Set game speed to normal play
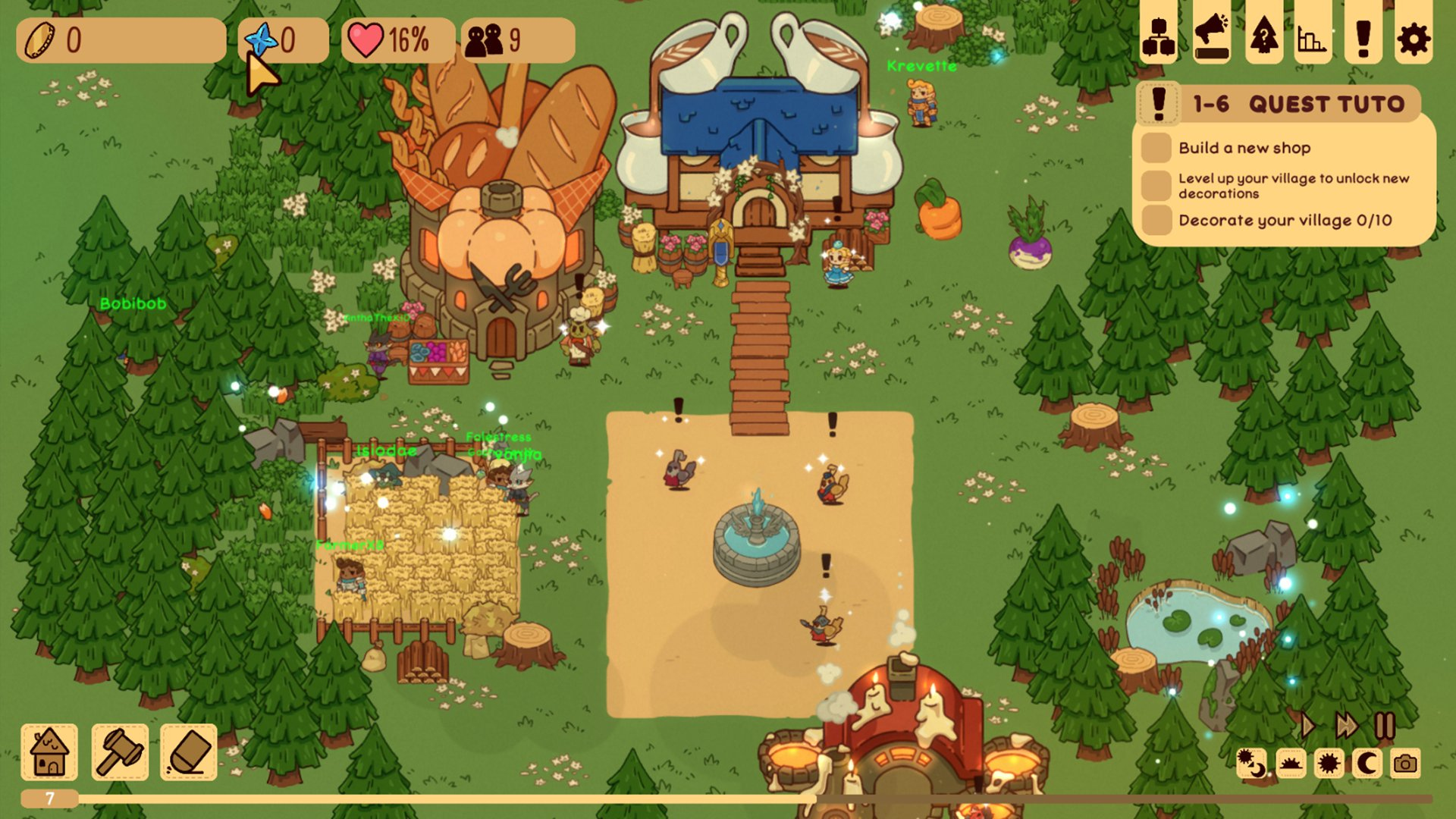1456x819 pixels. (1308, 726)
